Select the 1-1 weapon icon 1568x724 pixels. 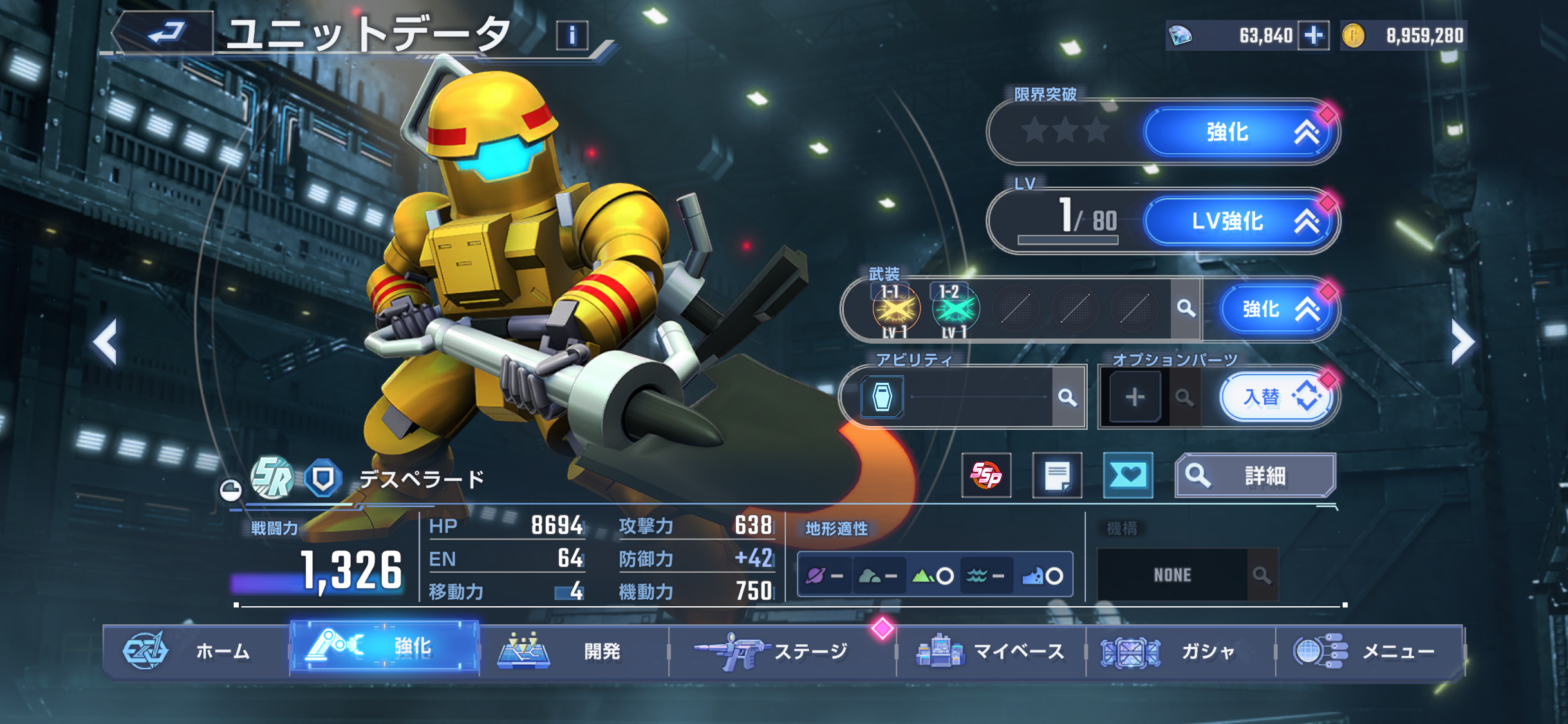coord(895,310)
